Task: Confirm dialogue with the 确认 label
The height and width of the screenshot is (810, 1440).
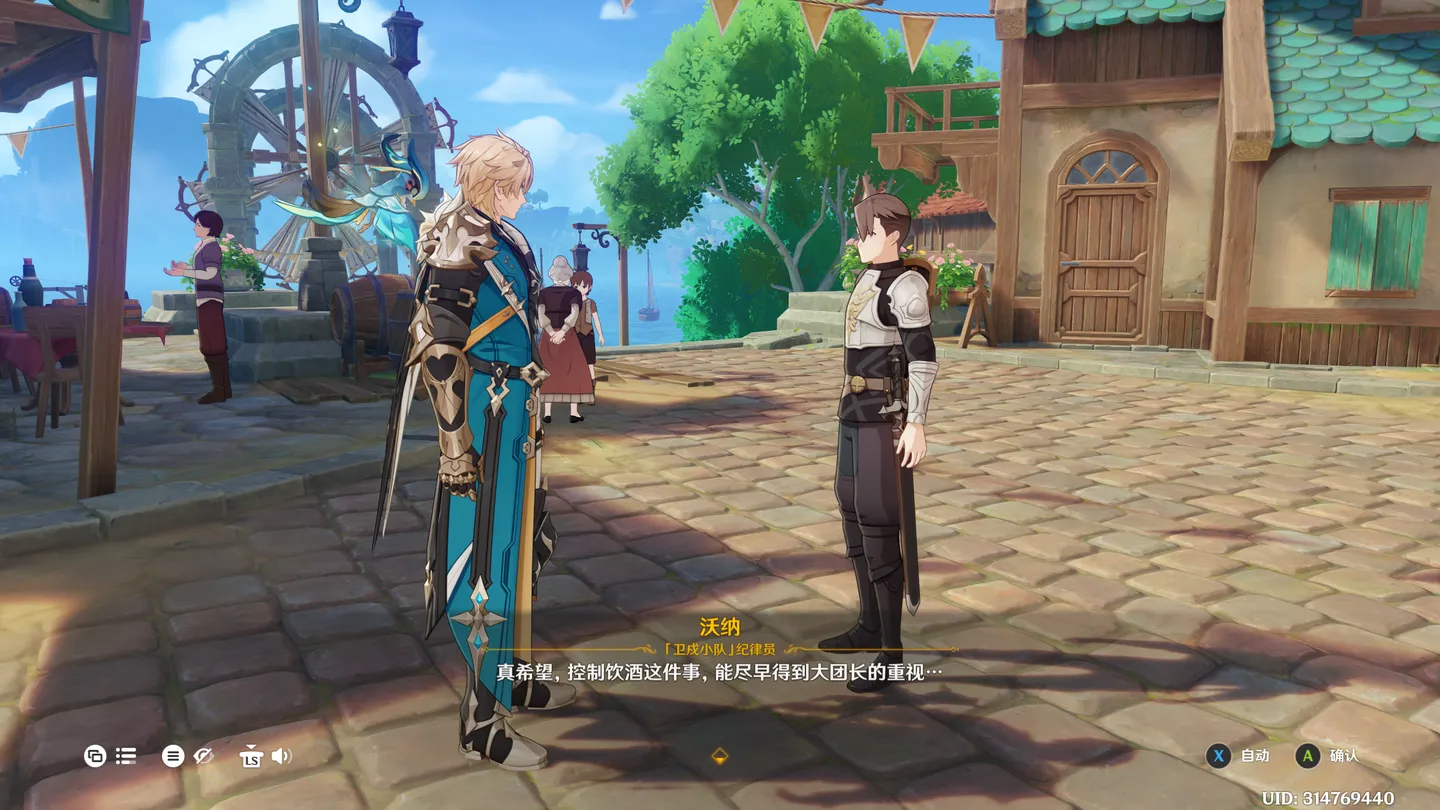Action: [x=1344, y=756]
